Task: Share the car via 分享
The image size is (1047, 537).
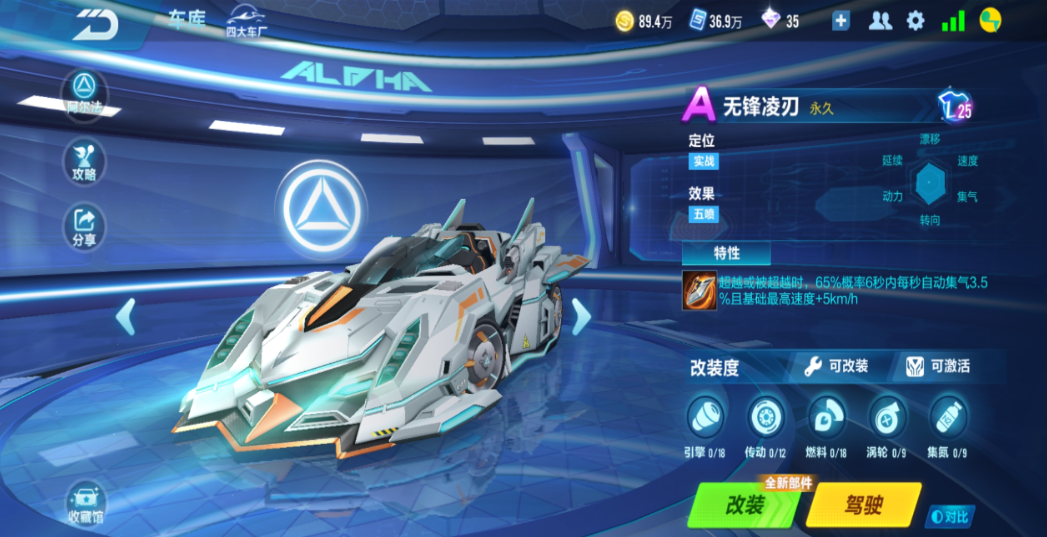Action: 85,226
